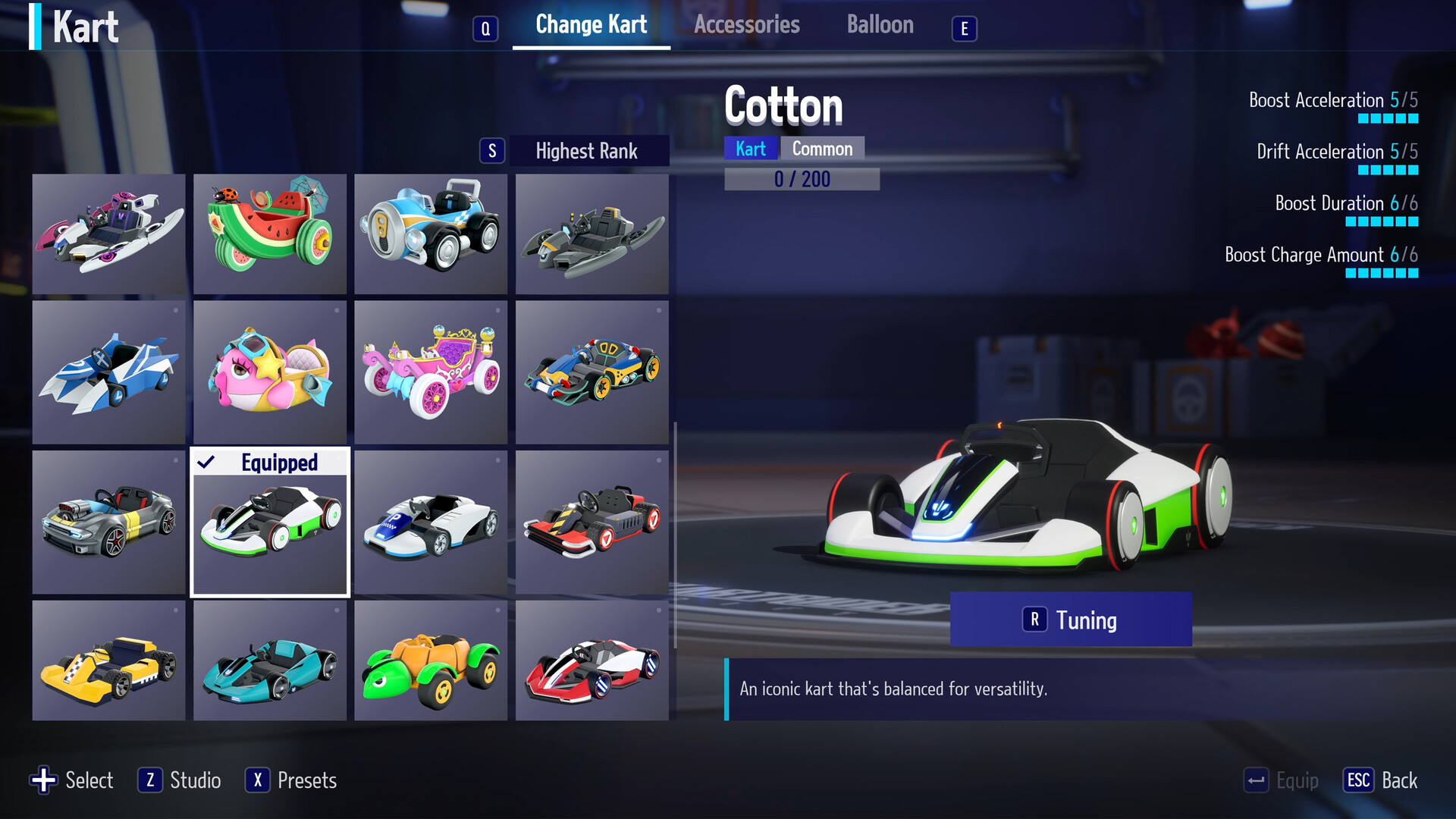The width and height of the screenshot is (1456, 819).
Task: Select the pumpkin turtle kart
Action: pos(431,660)
